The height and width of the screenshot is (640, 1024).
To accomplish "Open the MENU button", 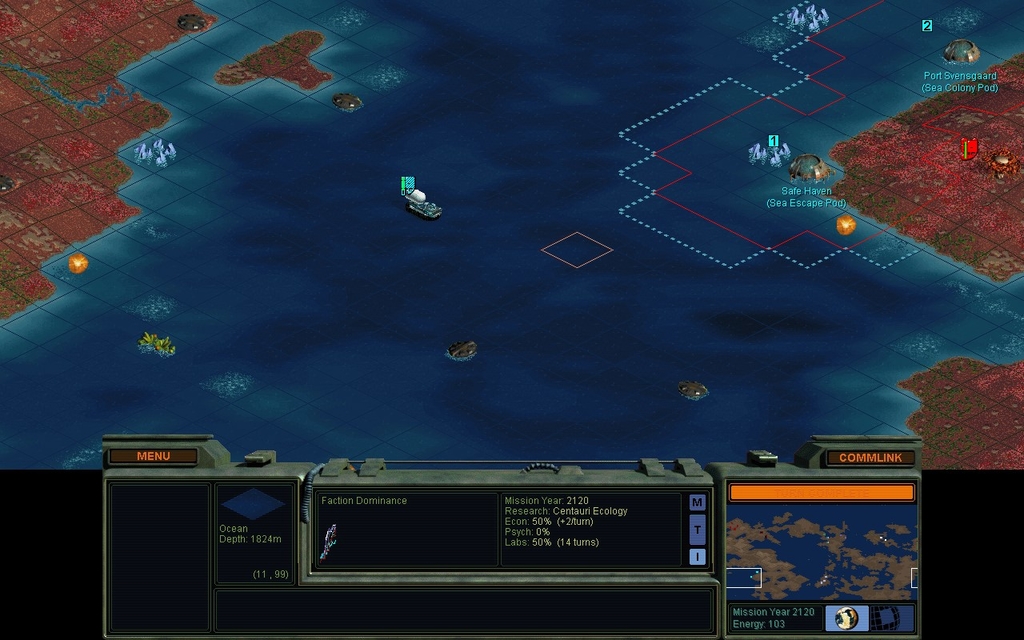I will [153, 457].
